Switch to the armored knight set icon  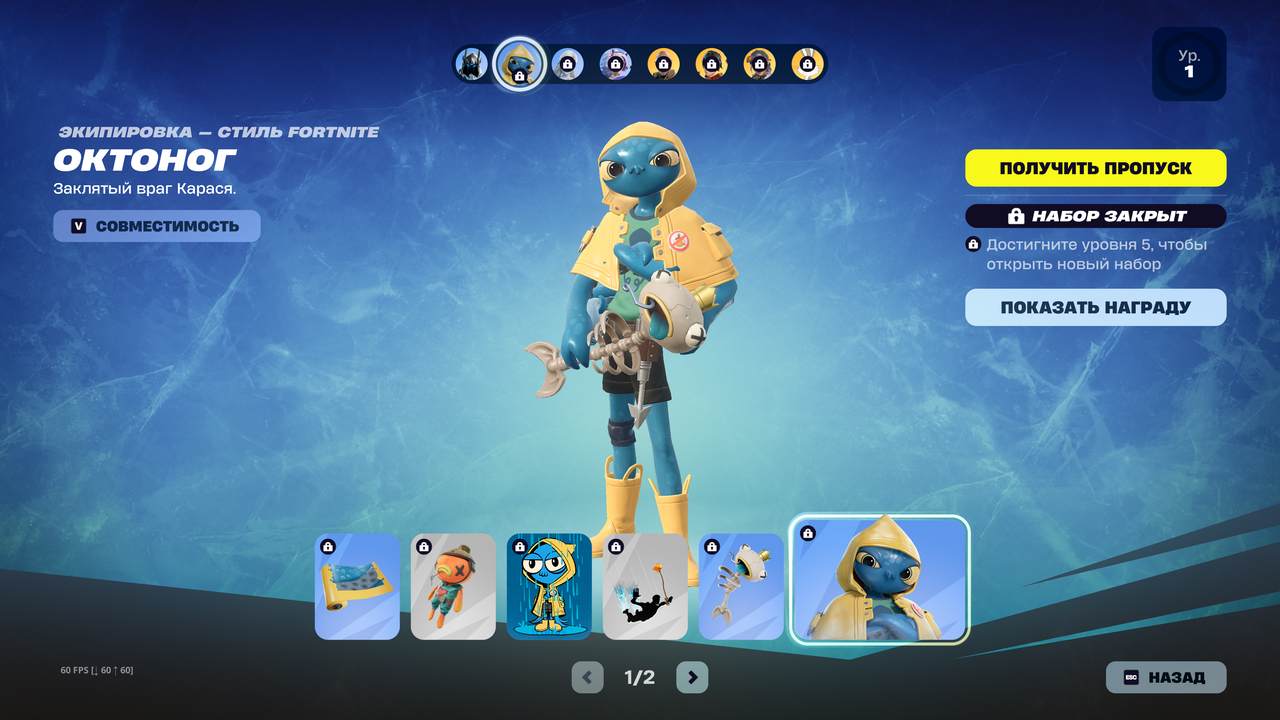click(x=471, y=64)
